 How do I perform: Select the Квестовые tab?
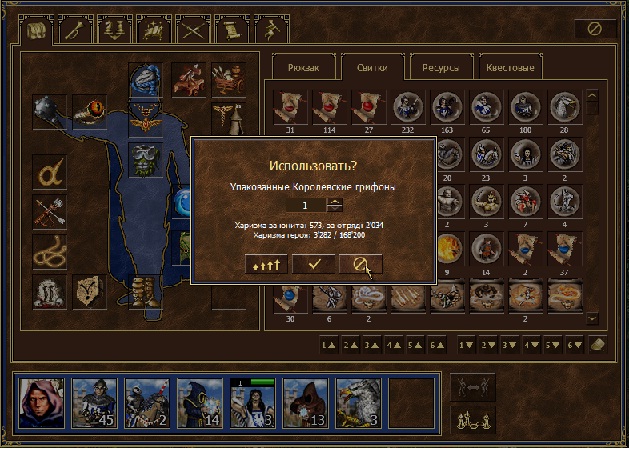[x=511, y=68]
